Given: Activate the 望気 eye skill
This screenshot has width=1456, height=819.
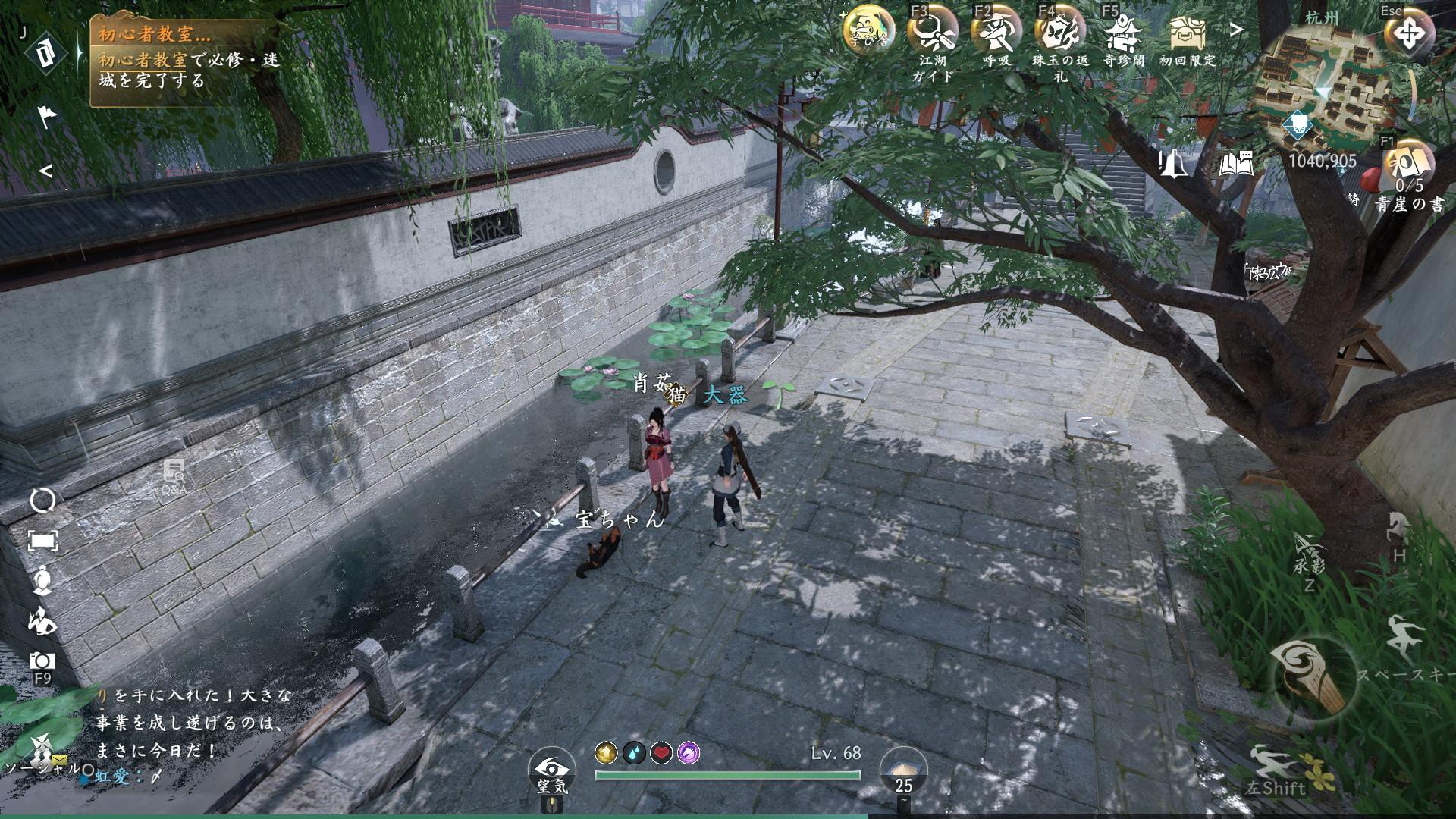Looking at the screenshot, I should click(551, 767).
